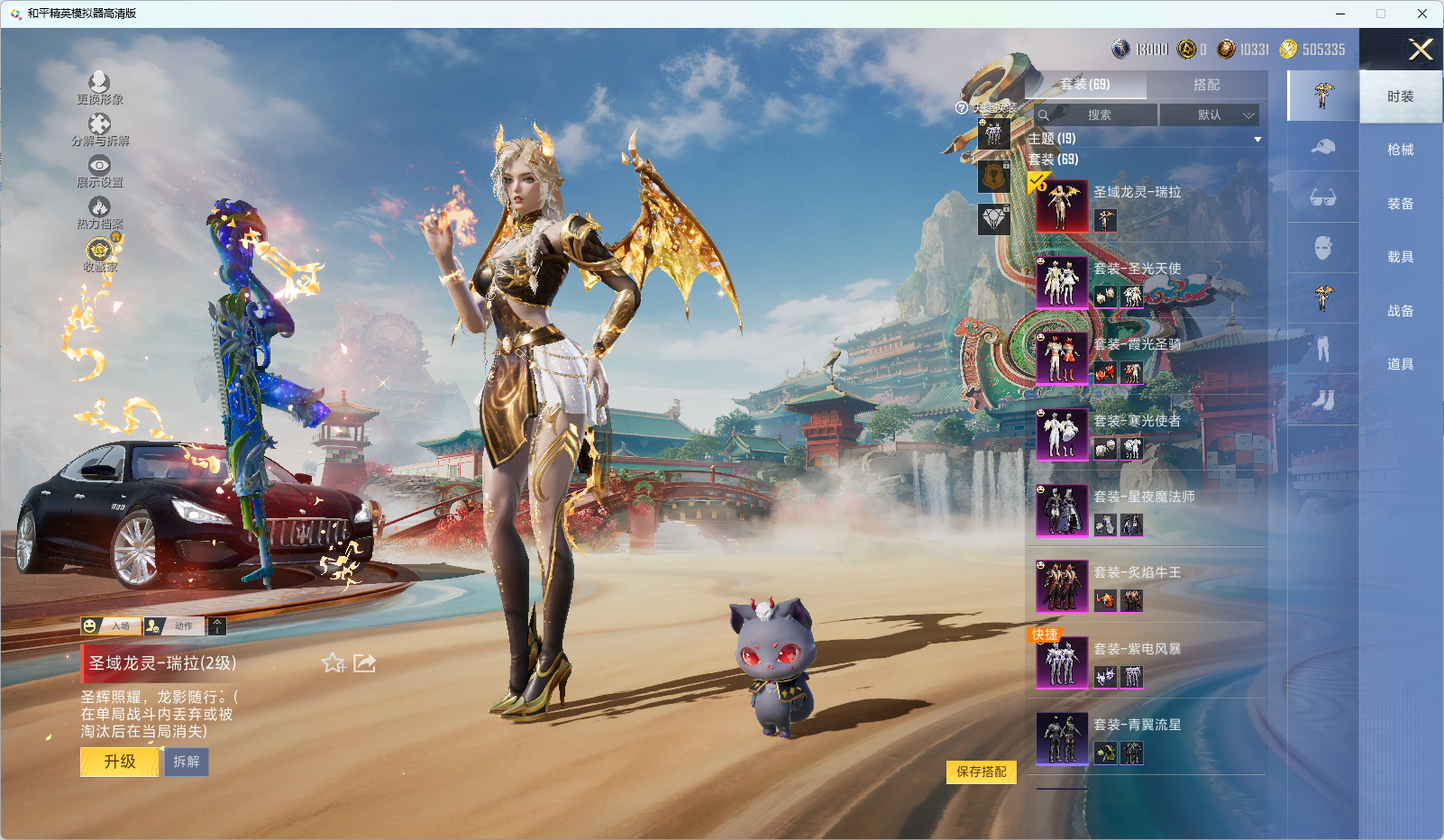1444x840 pixels.
Task: Open the 默认 sort dropdown
Action: 1209,115
